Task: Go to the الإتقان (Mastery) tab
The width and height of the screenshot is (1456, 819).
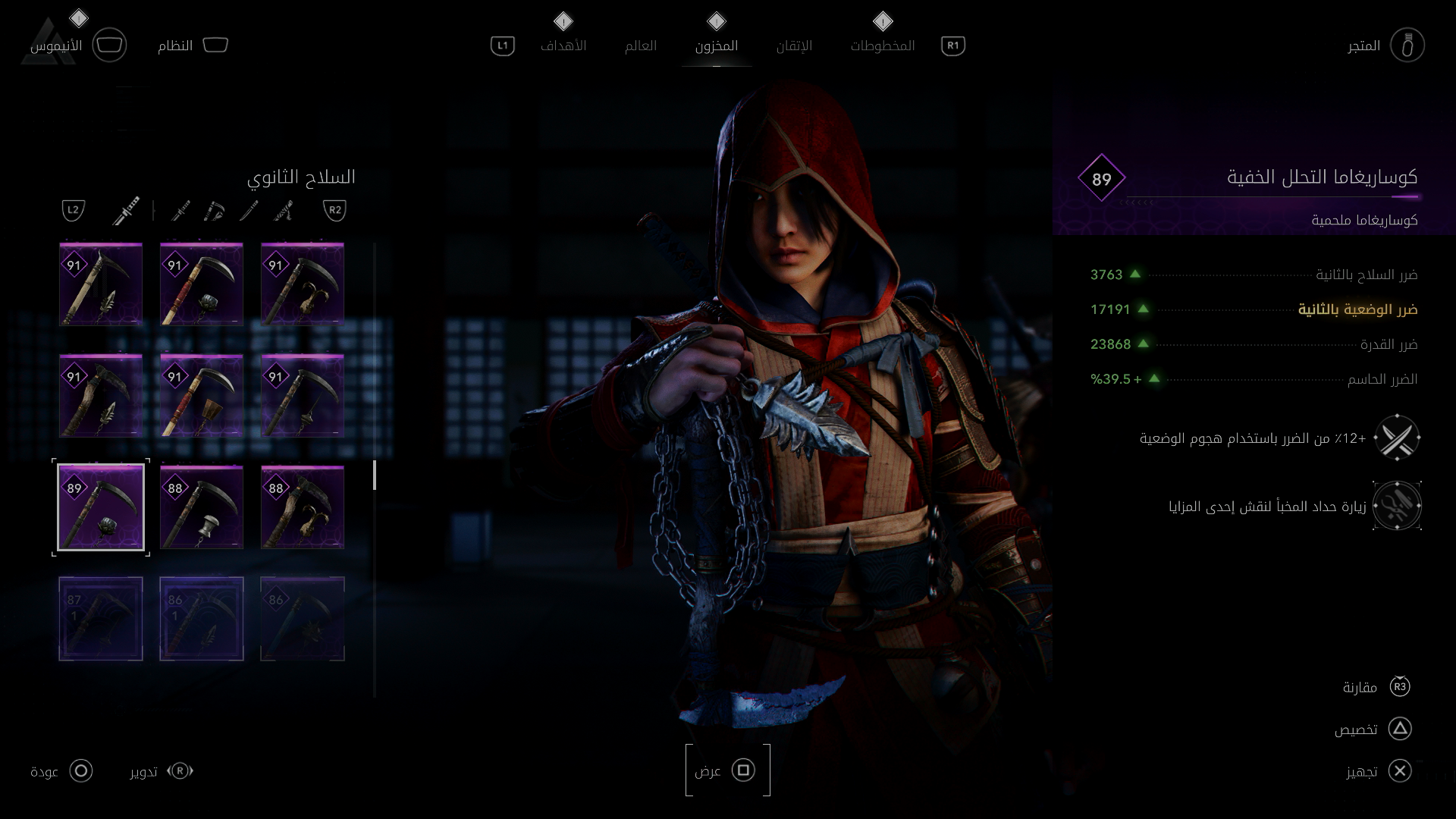Action: (794, 45)
